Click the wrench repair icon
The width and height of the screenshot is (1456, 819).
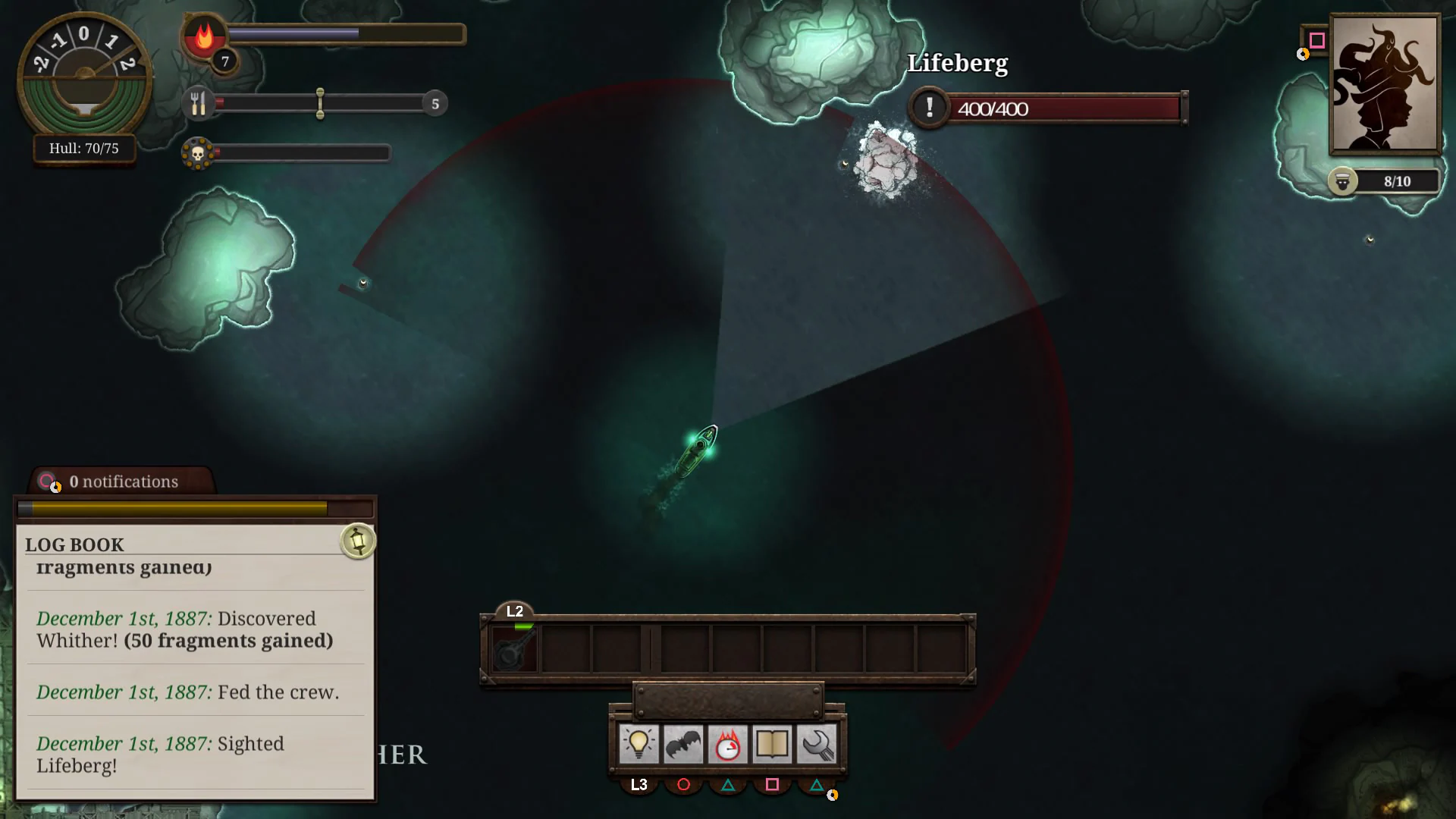[815, 744]
